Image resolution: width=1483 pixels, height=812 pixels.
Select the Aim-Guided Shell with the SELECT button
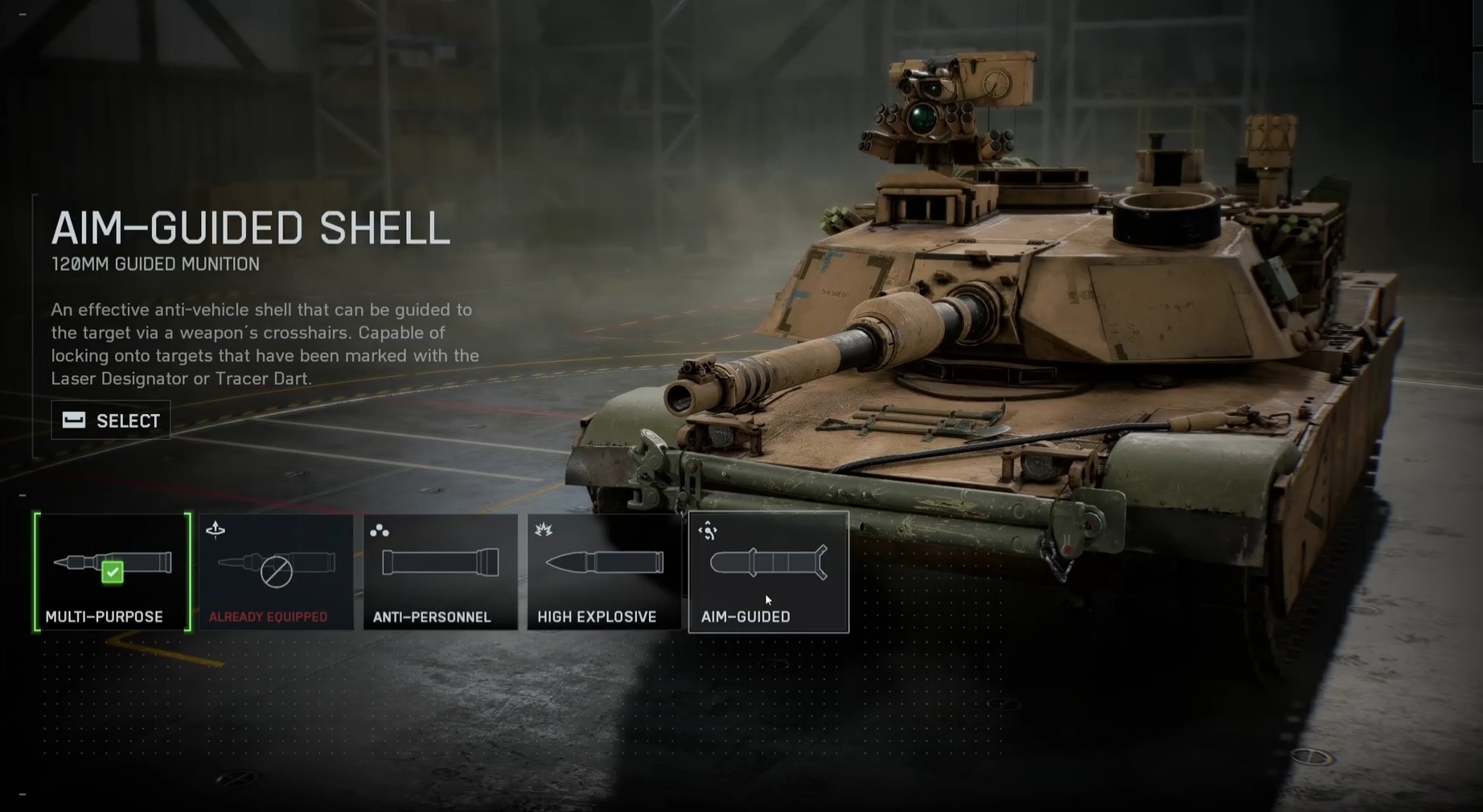(x=111, y=420)
